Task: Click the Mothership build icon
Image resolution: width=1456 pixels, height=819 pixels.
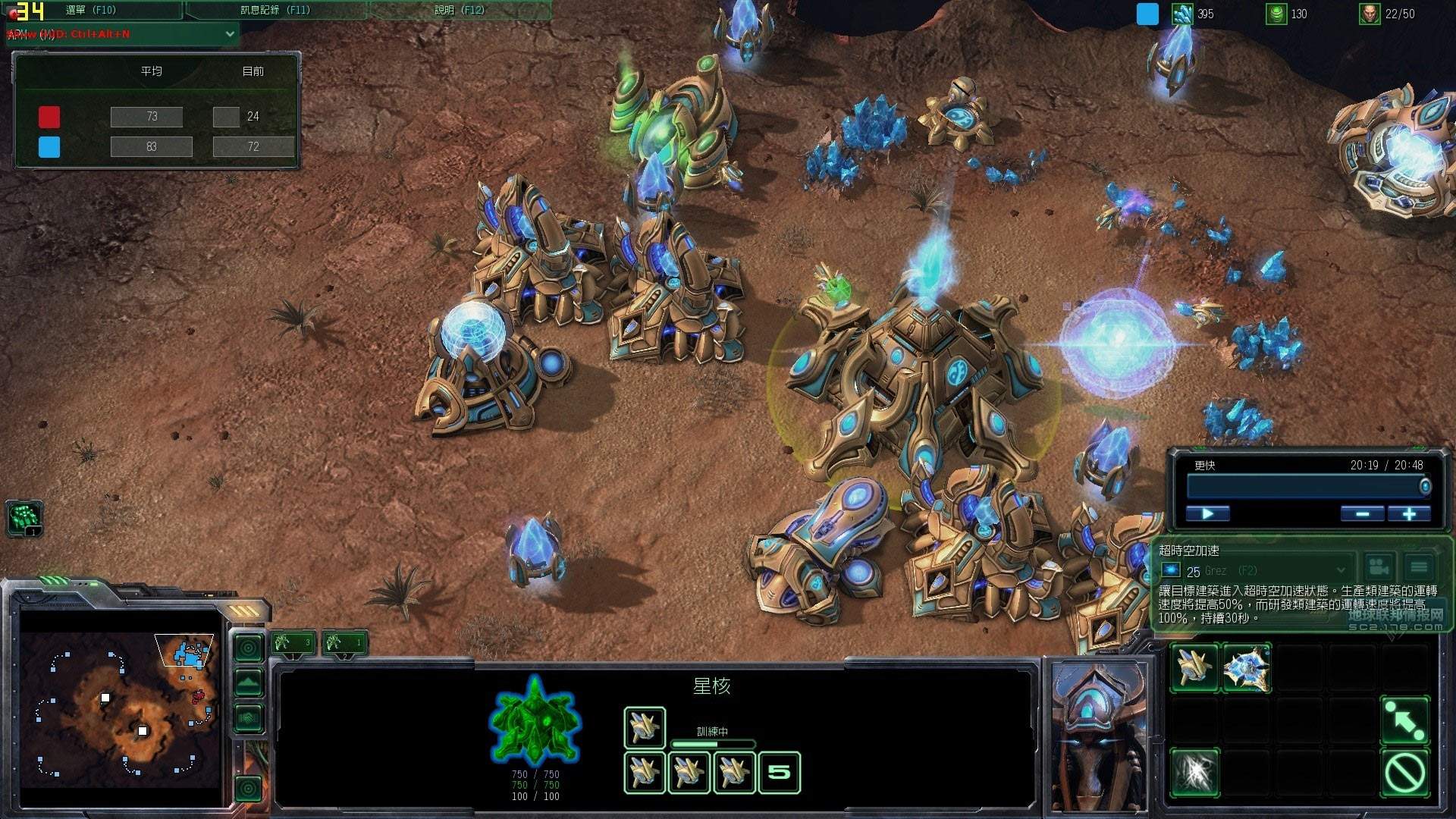Action: pos(1247,668)
